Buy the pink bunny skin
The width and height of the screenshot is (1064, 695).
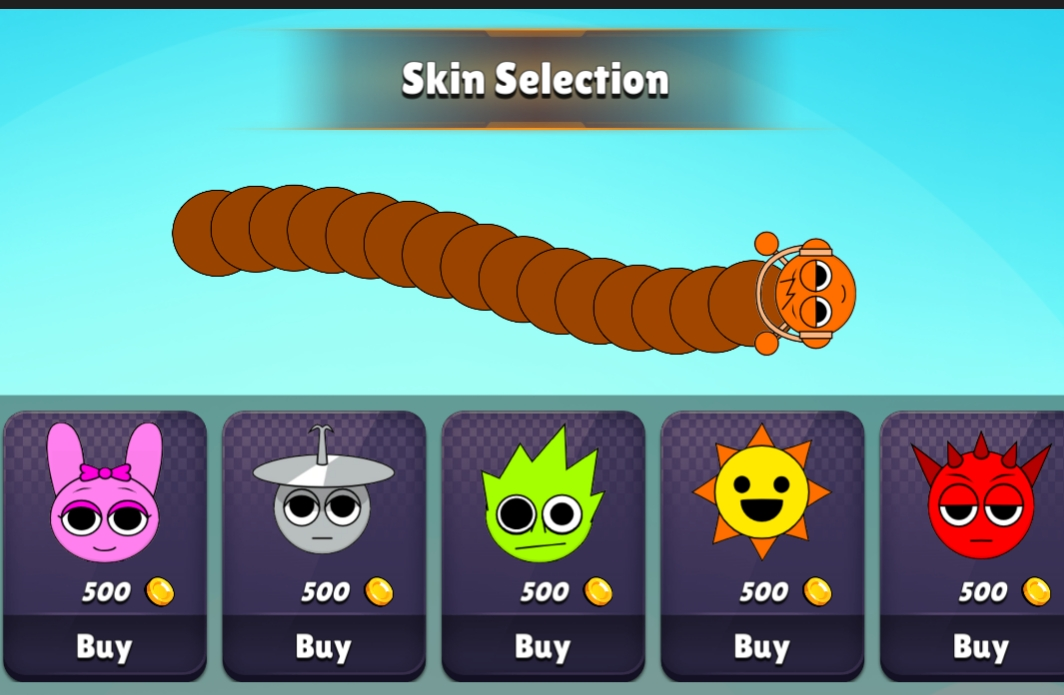(x=104, y=647)
